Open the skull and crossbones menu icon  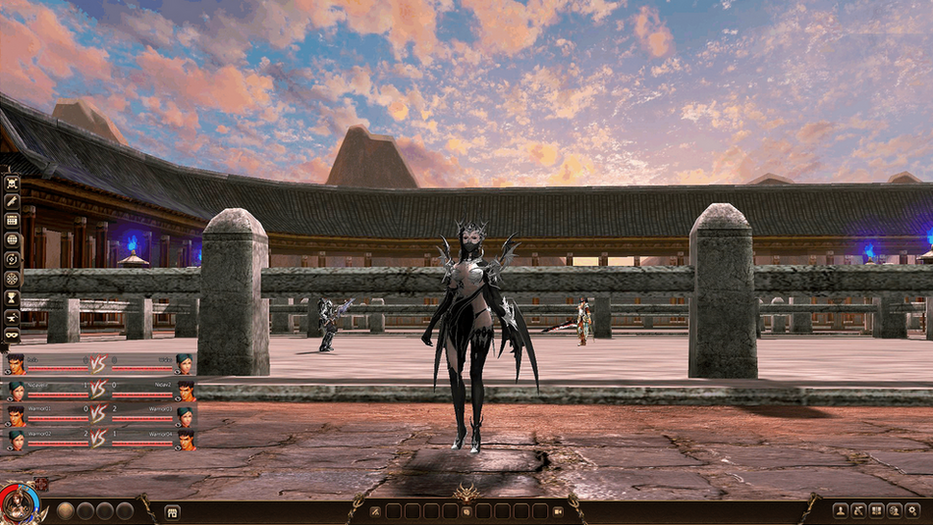click(x=12, y=183)
